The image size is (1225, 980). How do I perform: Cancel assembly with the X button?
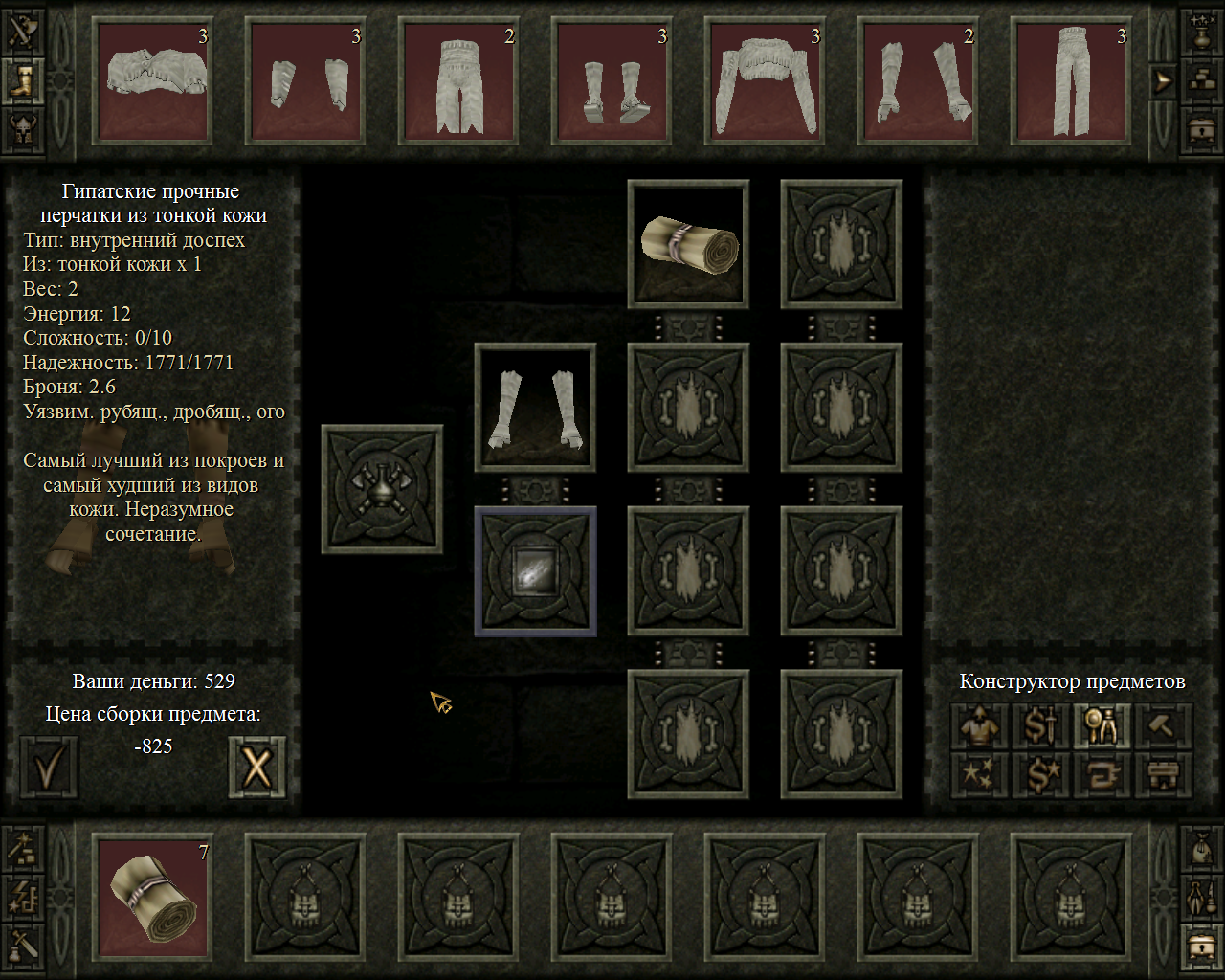[x=256, y=766]
